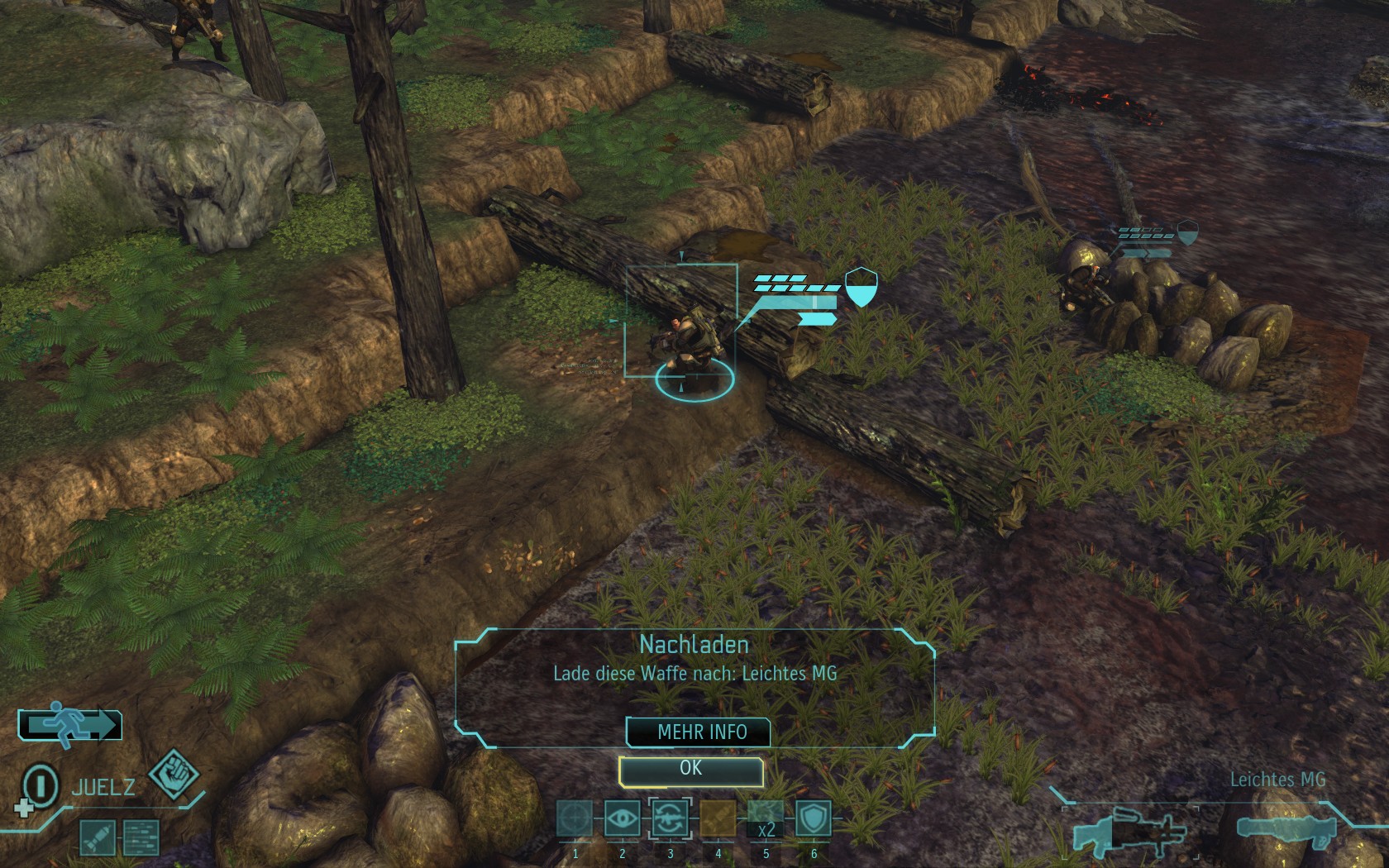Activate the shield Hunker Down ability

tap(814, 819)
